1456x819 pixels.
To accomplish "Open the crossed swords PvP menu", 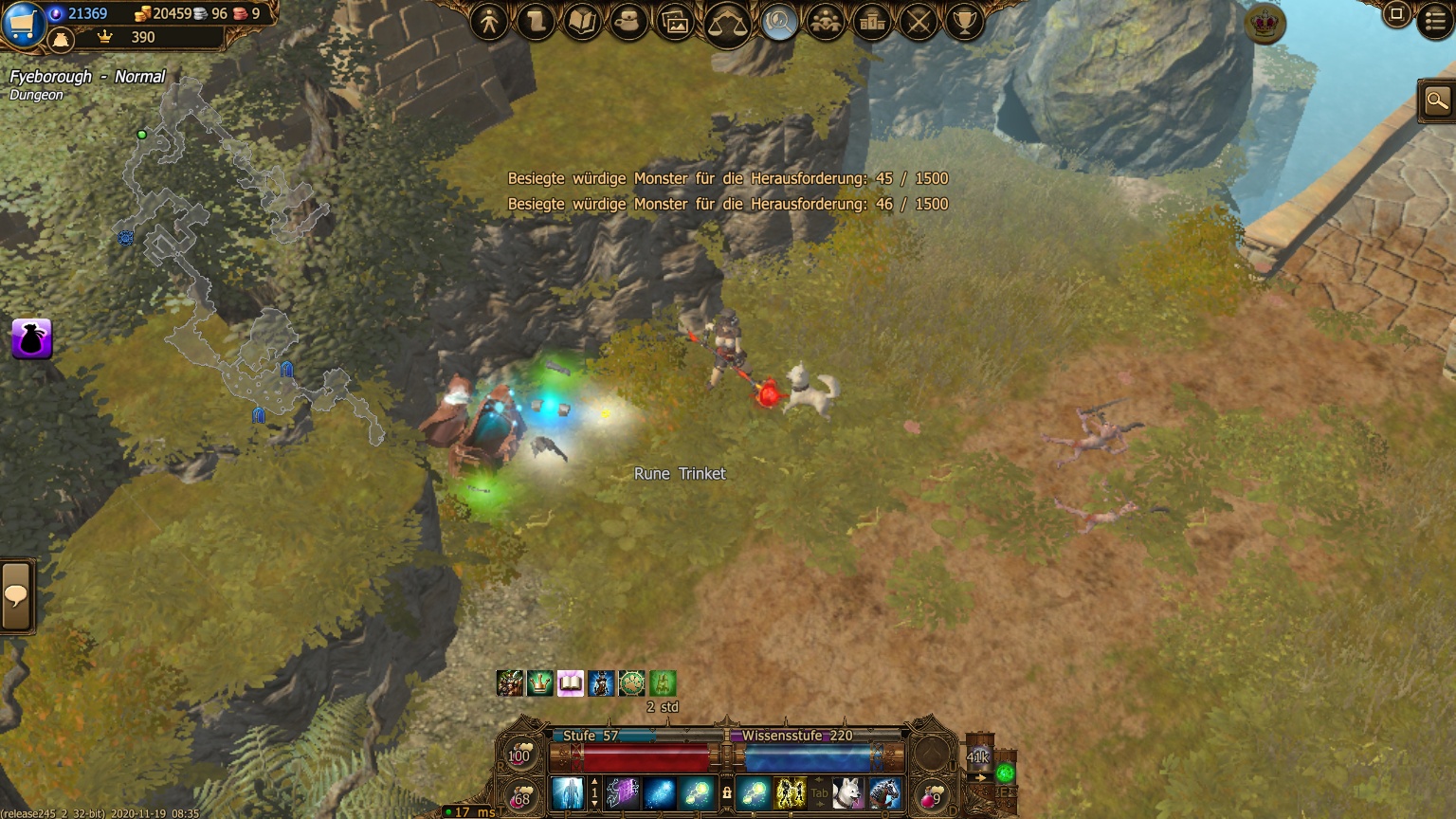I will point(919,21).
